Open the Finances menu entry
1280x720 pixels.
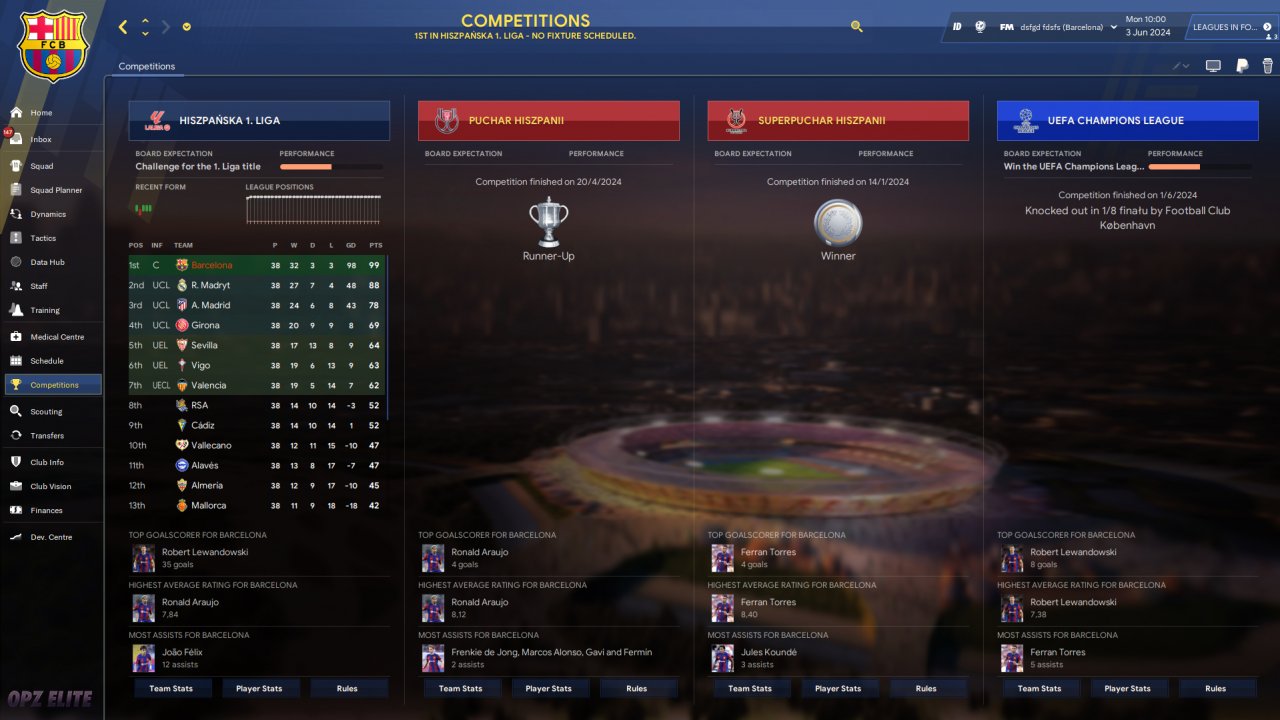pyautogui.click(x=46, y=511)
